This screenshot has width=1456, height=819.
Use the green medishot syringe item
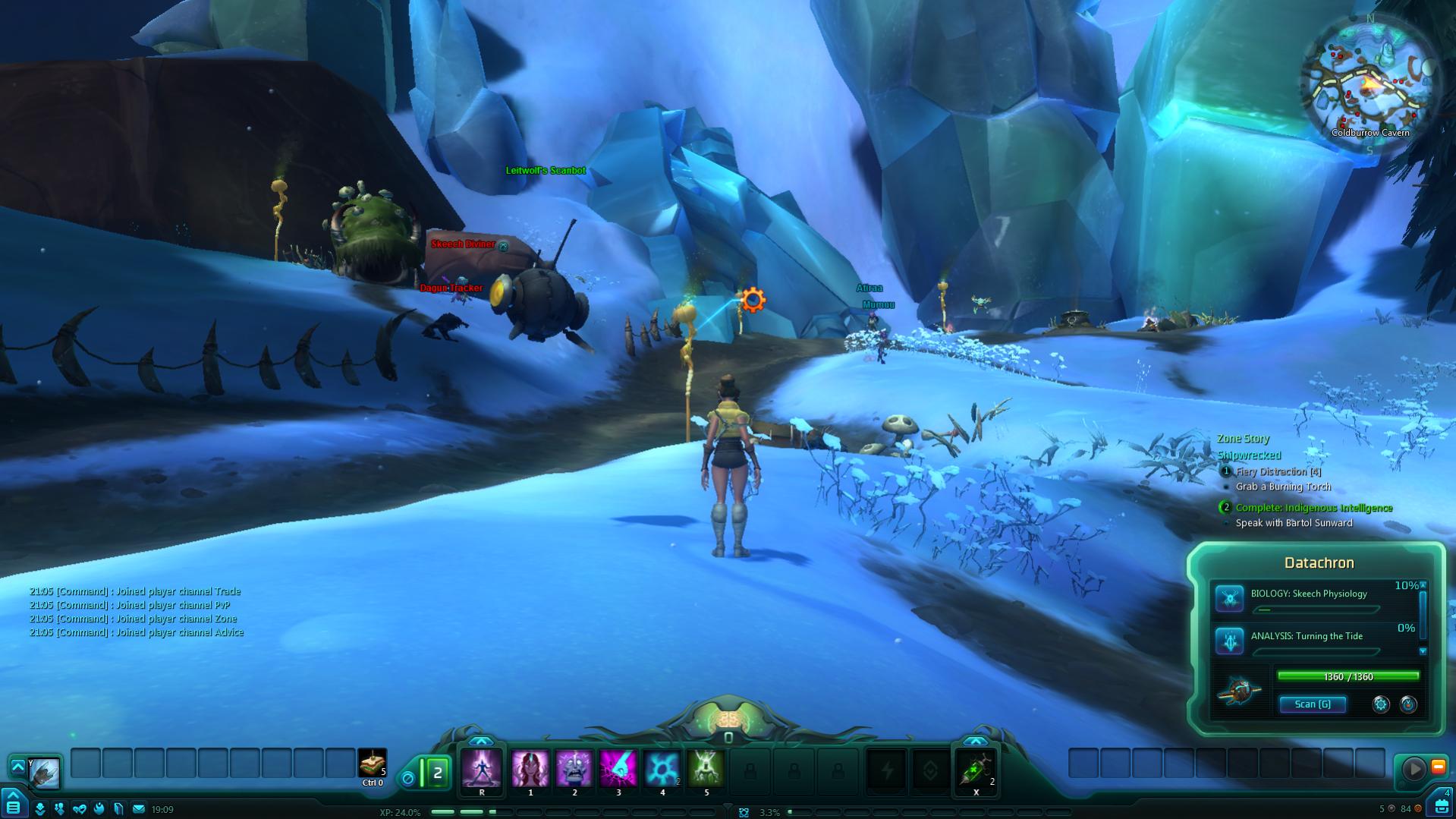click(x=976, y=770)
